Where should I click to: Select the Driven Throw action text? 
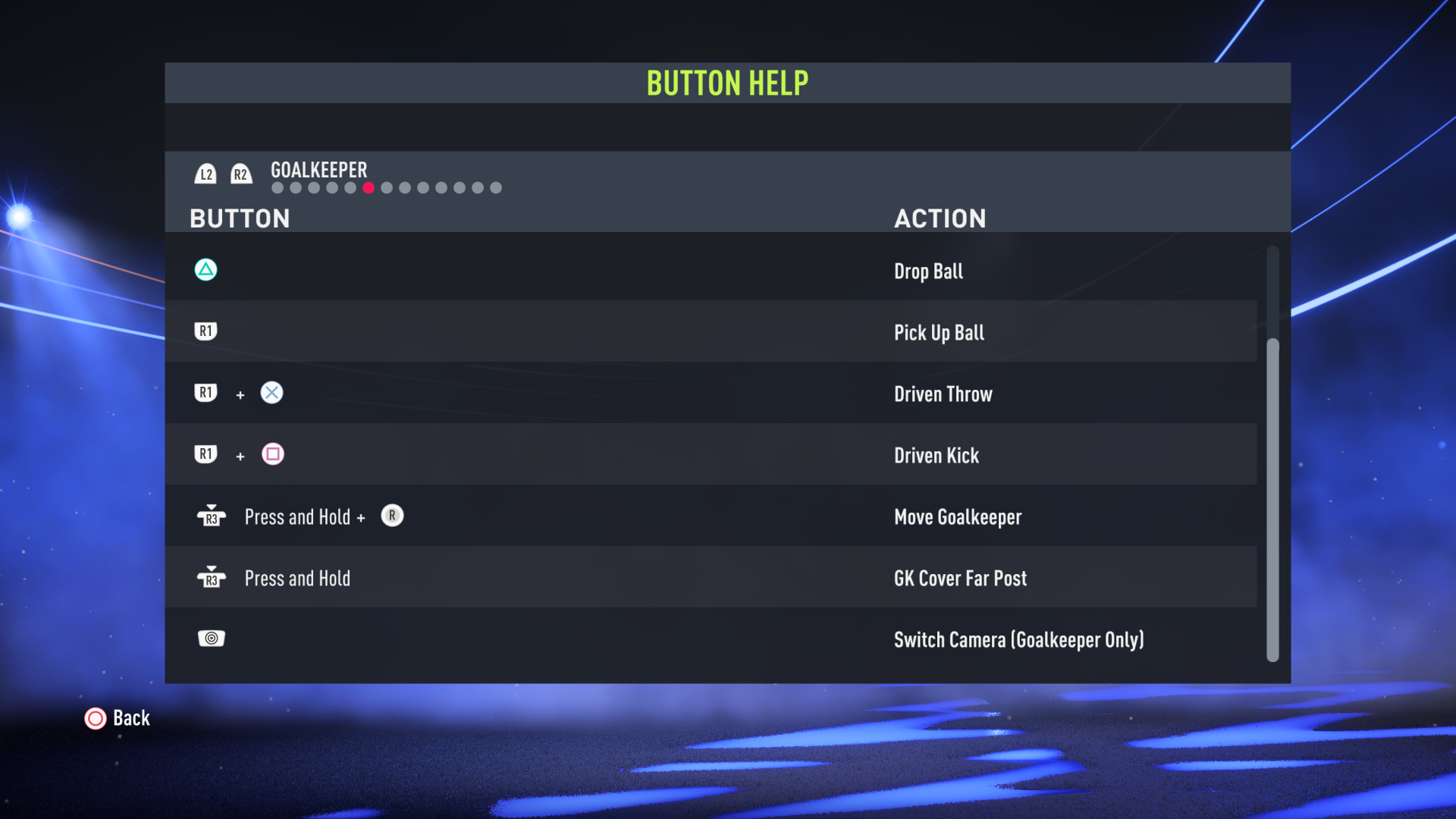point(943,394)
